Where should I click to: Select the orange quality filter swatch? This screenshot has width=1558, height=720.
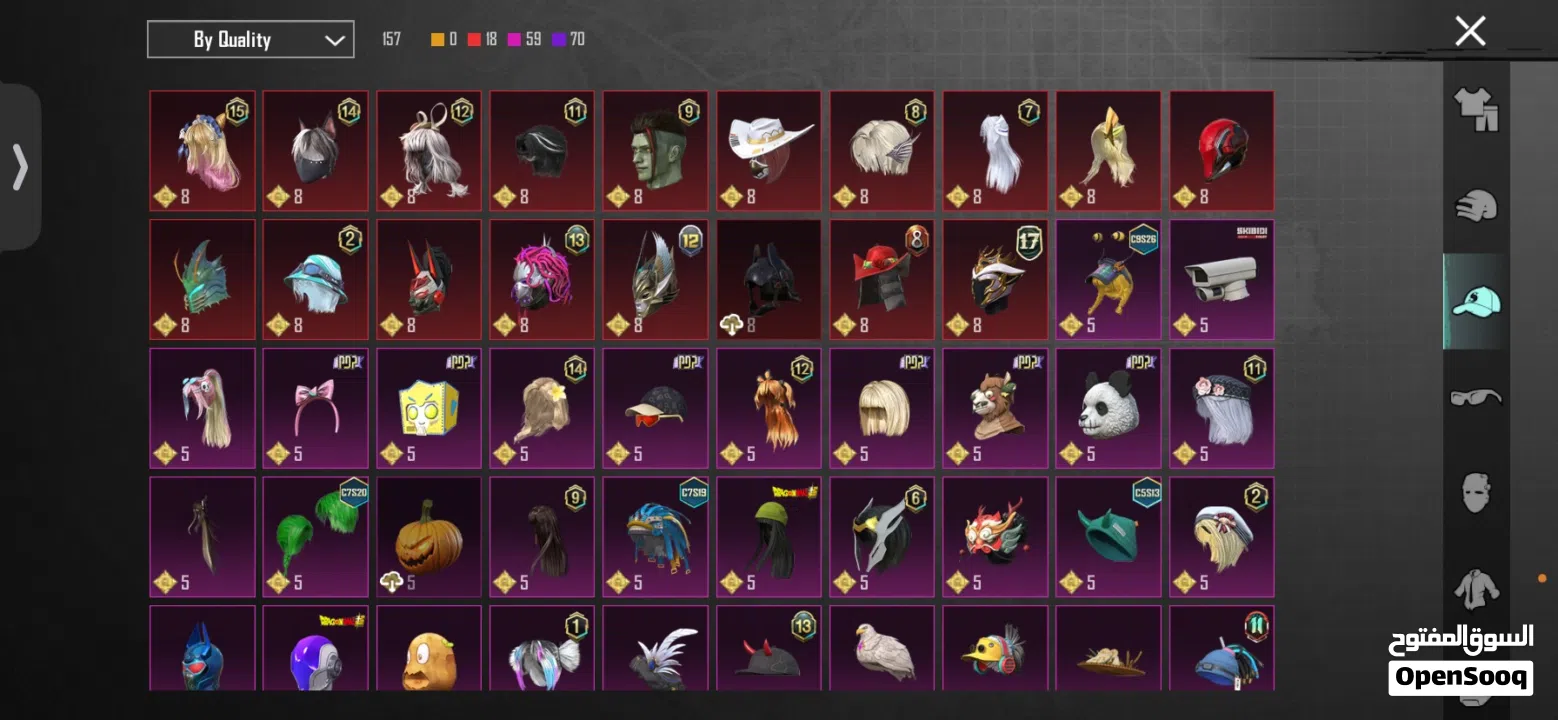pos(435,39)
